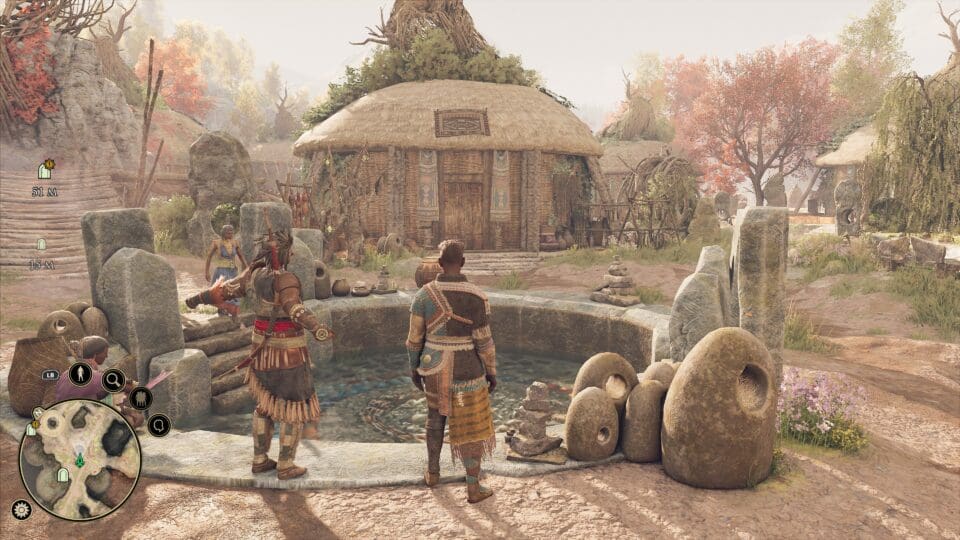The image size is (960, 540).
Task: Open the speech bubble head icon
Action: tap(158, 425)
